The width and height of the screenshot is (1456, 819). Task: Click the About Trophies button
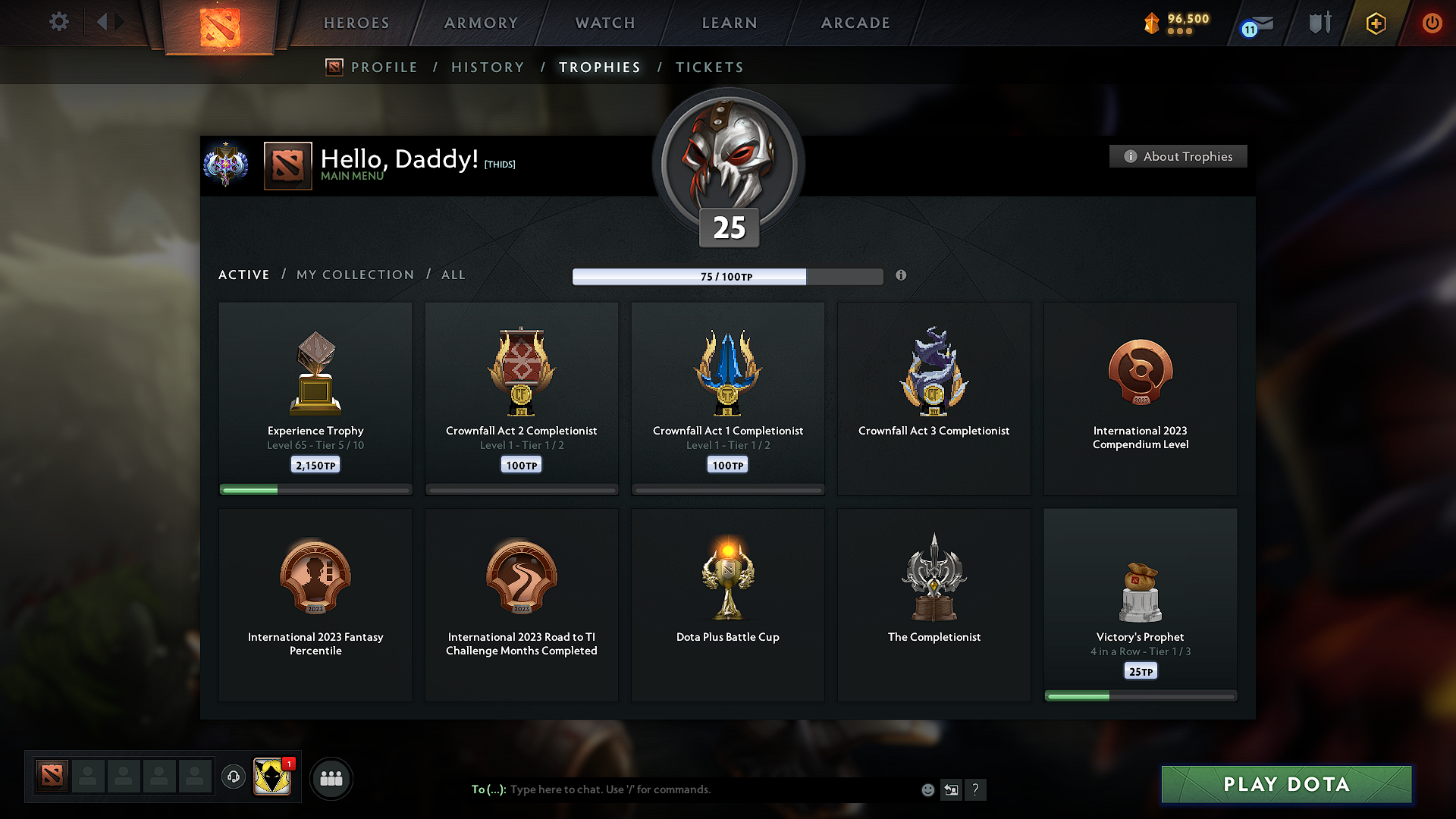[1178, 156]
